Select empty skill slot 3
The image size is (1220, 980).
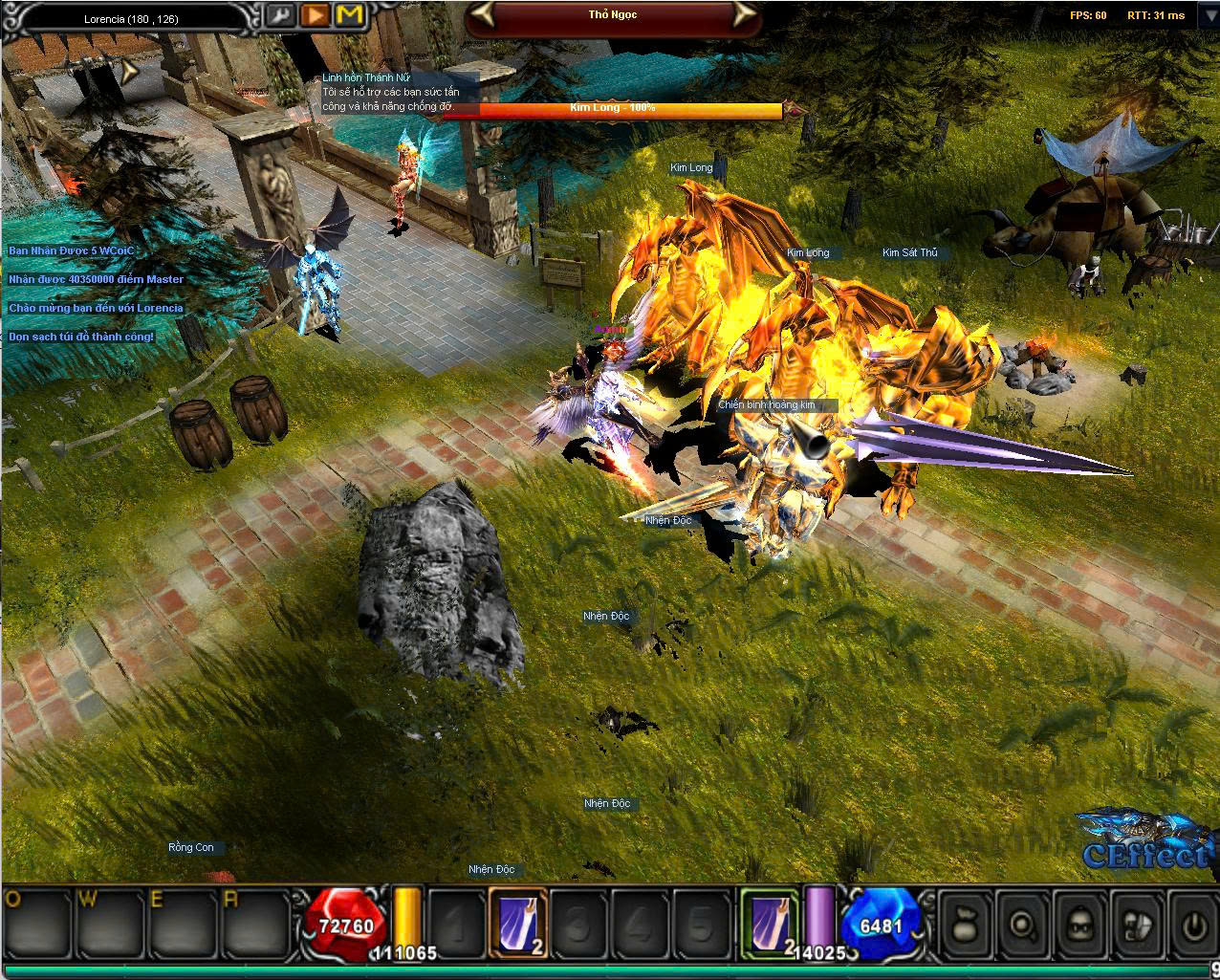coord(579,923)
